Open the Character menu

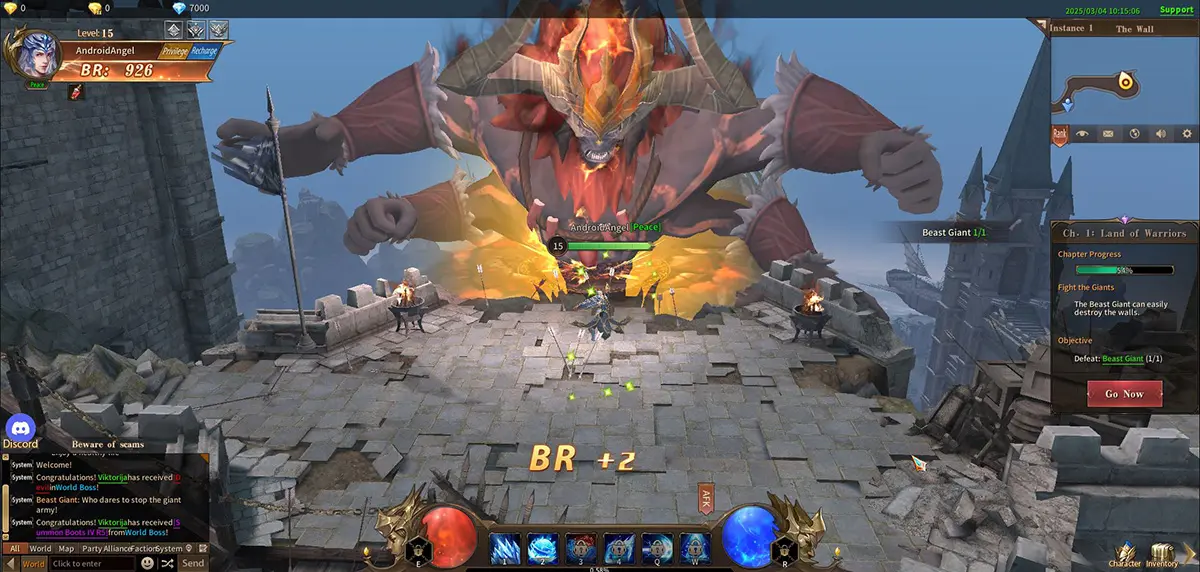[x=1125, y=552]
